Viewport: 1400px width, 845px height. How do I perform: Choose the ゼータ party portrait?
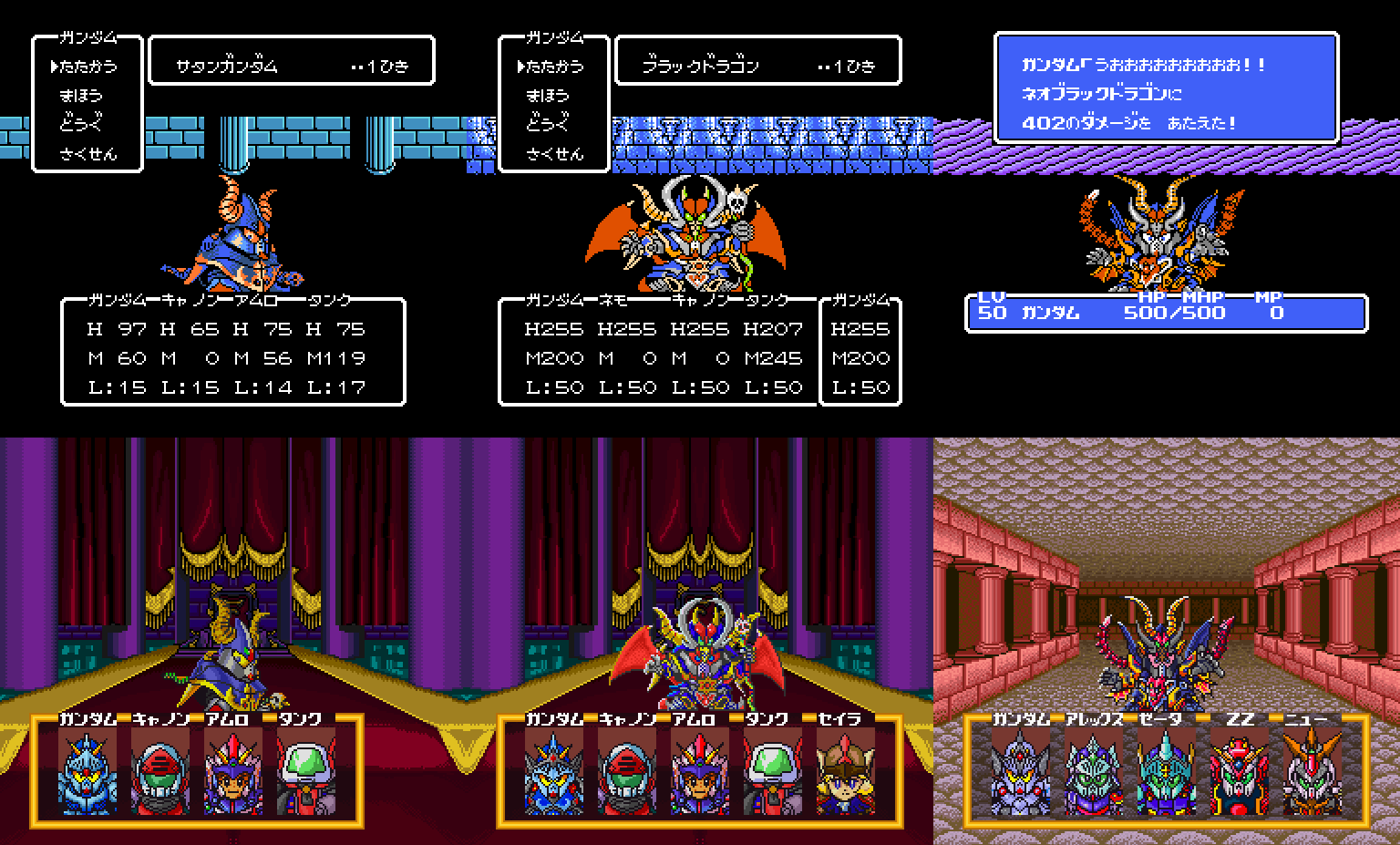(1166, 773)
